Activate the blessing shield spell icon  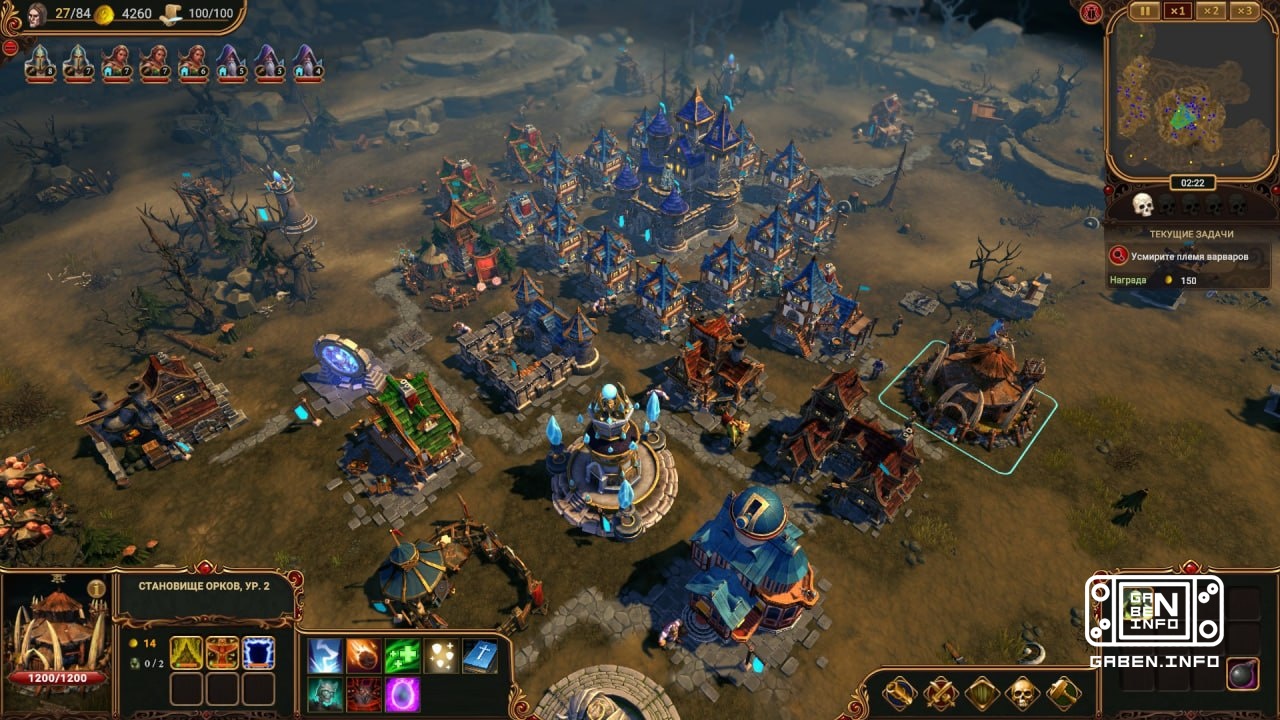tap(441, 656)
